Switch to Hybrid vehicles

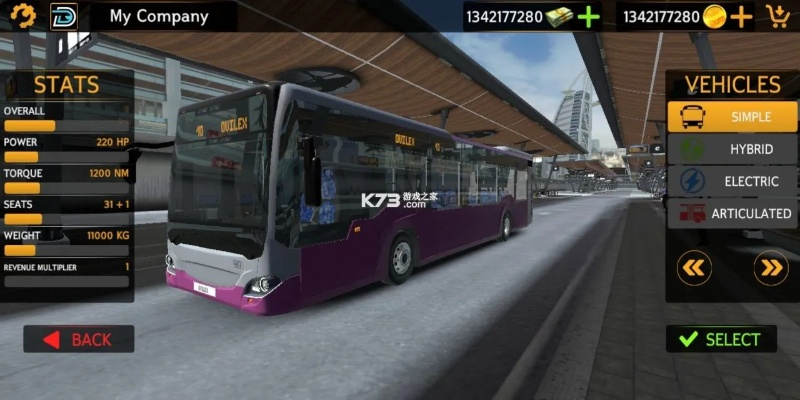point(732,149)
